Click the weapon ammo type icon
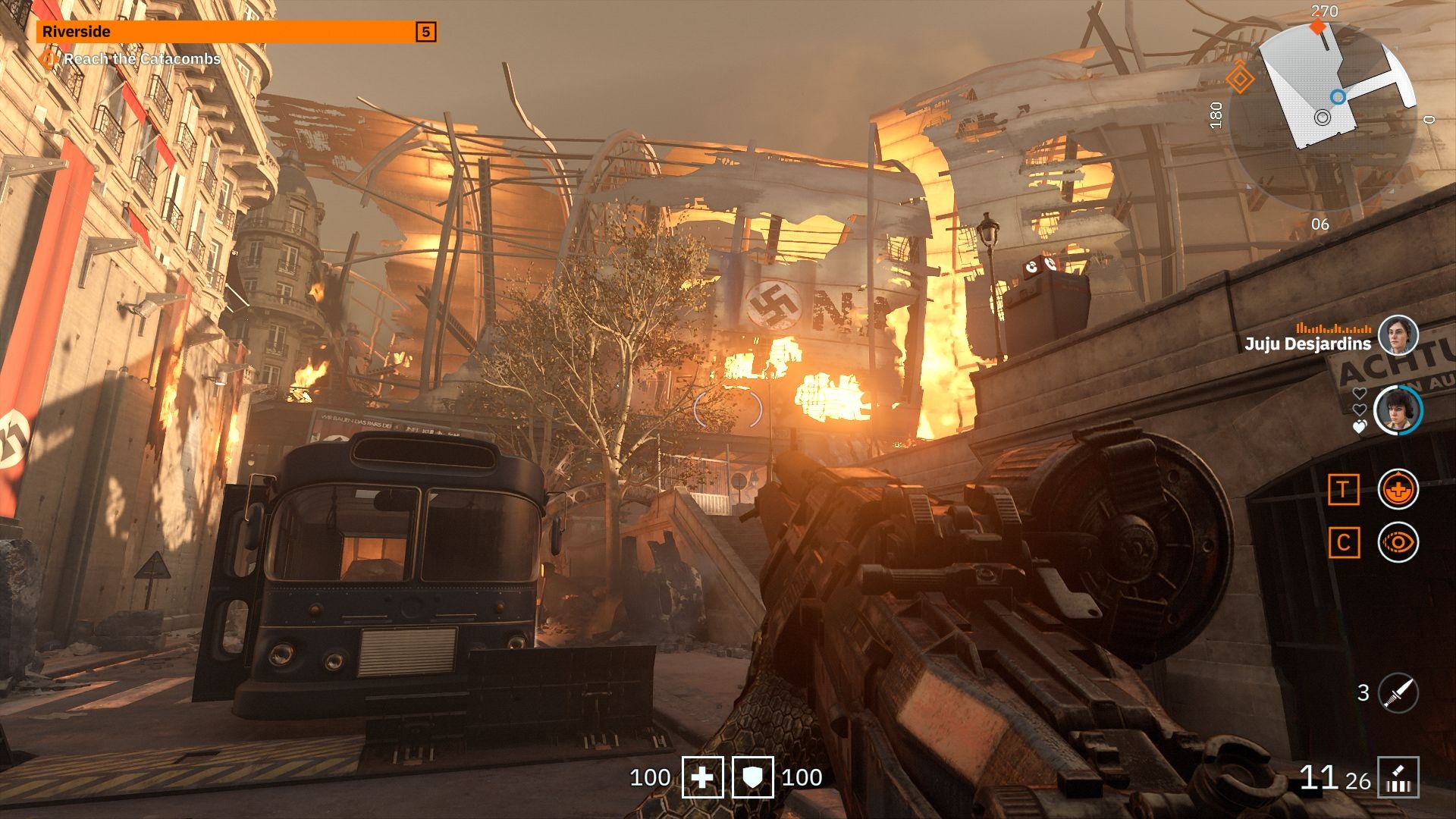This screenshot has height=819, width=1456. pyautogui.click(x=1398, y=778)
